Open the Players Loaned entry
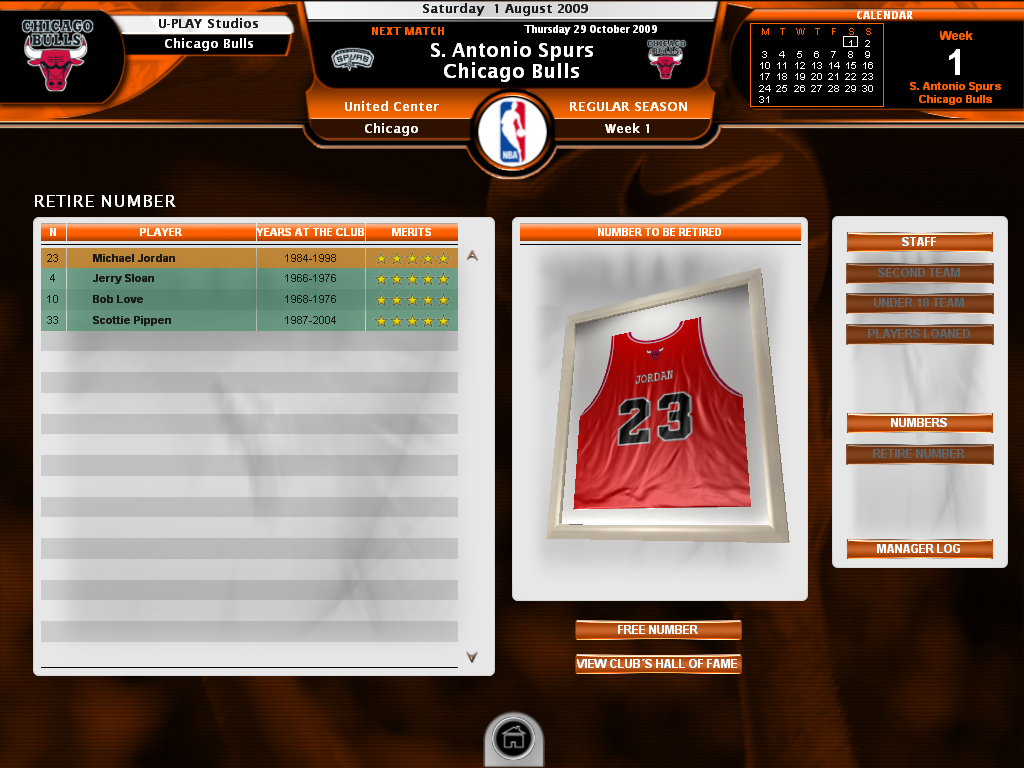Image resolution: width=1024 pixels, height=768 pixels. 919,334
